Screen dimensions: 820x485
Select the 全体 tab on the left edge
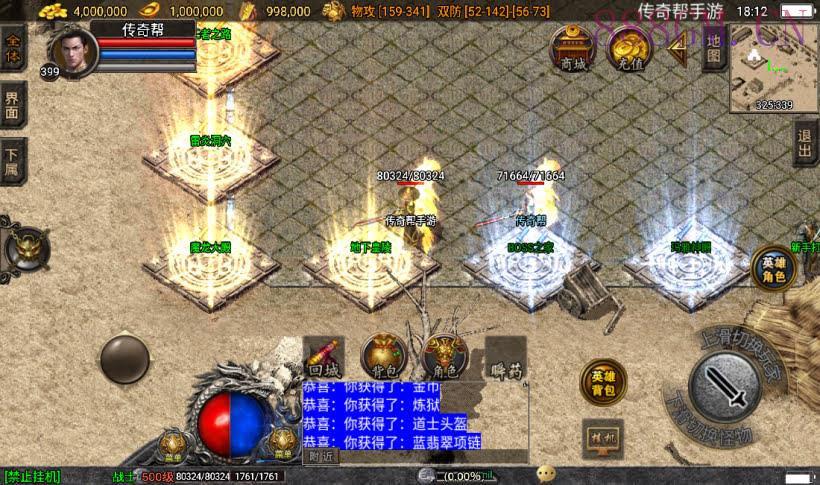click(13, 48)
